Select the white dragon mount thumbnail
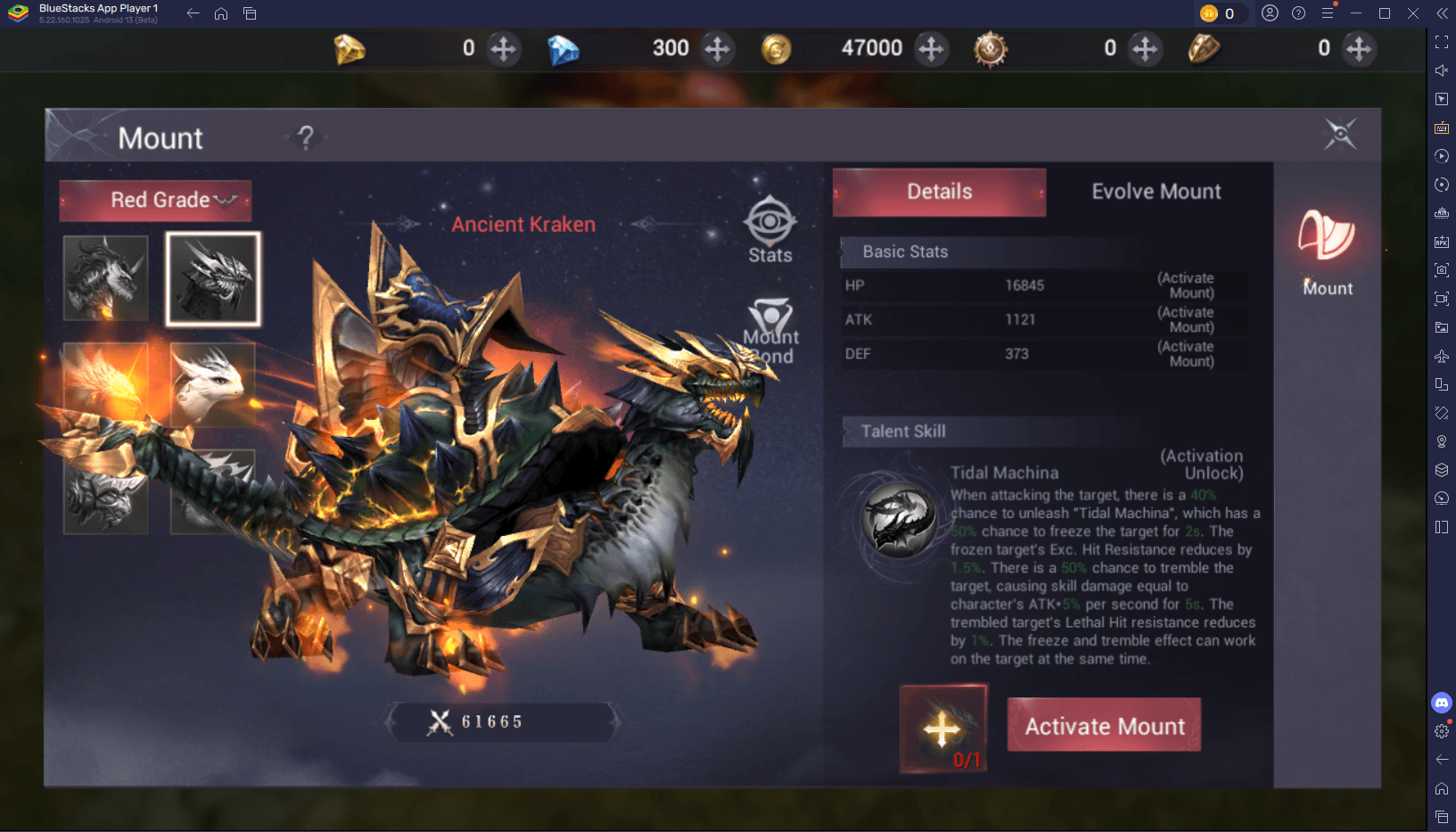1456x832 pixels. (x=213, y=384)
